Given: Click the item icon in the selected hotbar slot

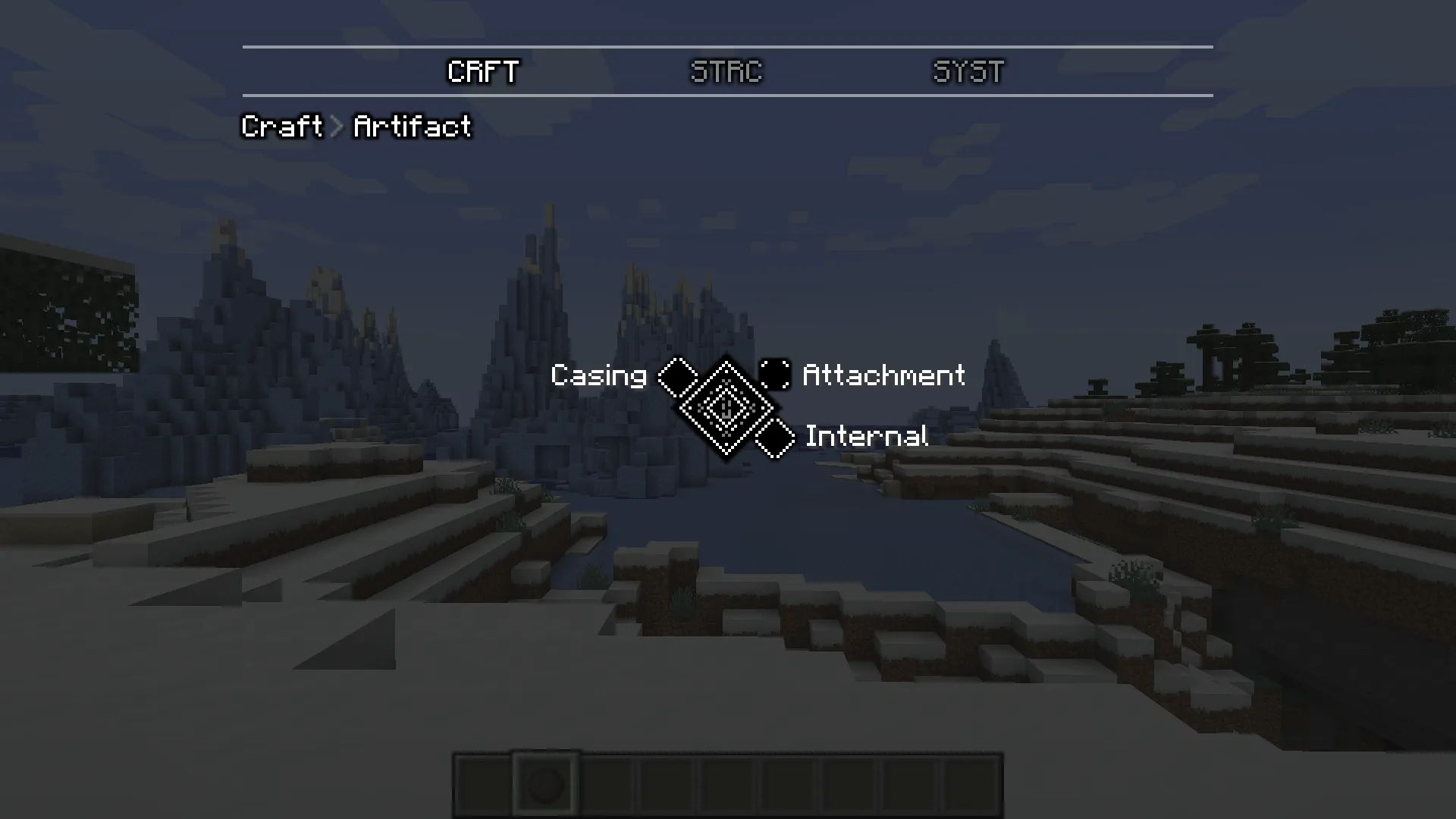Looking at the screenshot, I should pyautogui.click(x=545, y=786).
